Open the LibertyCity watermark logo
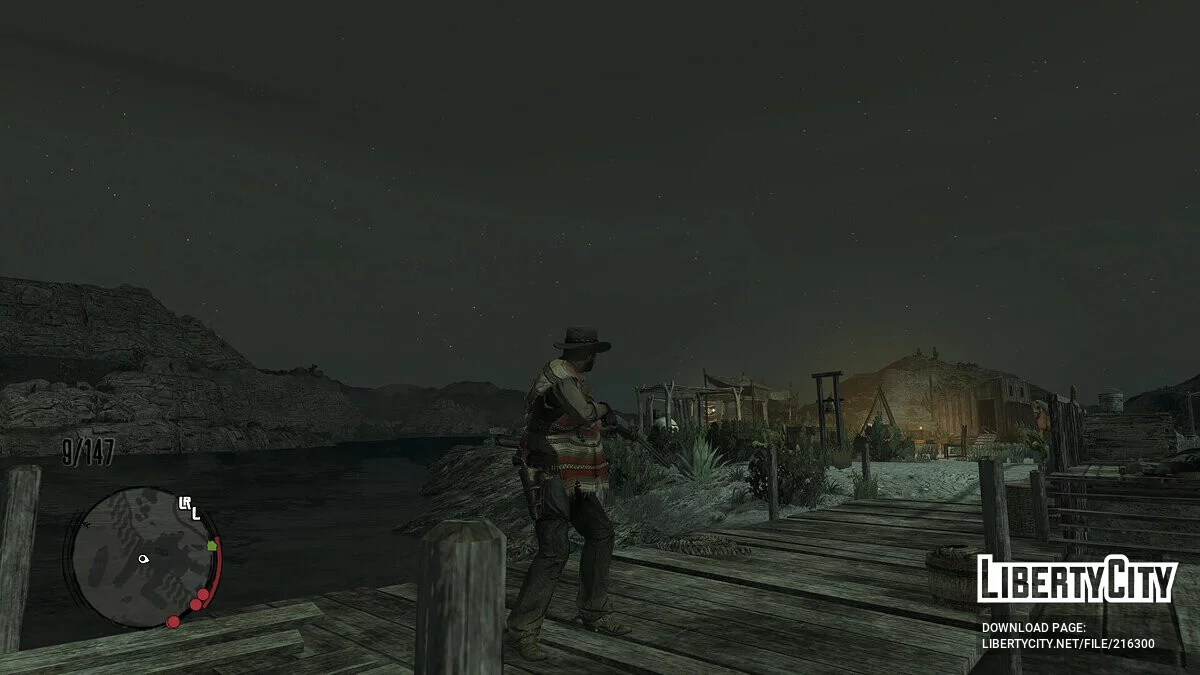The image size is (1200, 675). pyautogui.click(x=1076, y=580)
